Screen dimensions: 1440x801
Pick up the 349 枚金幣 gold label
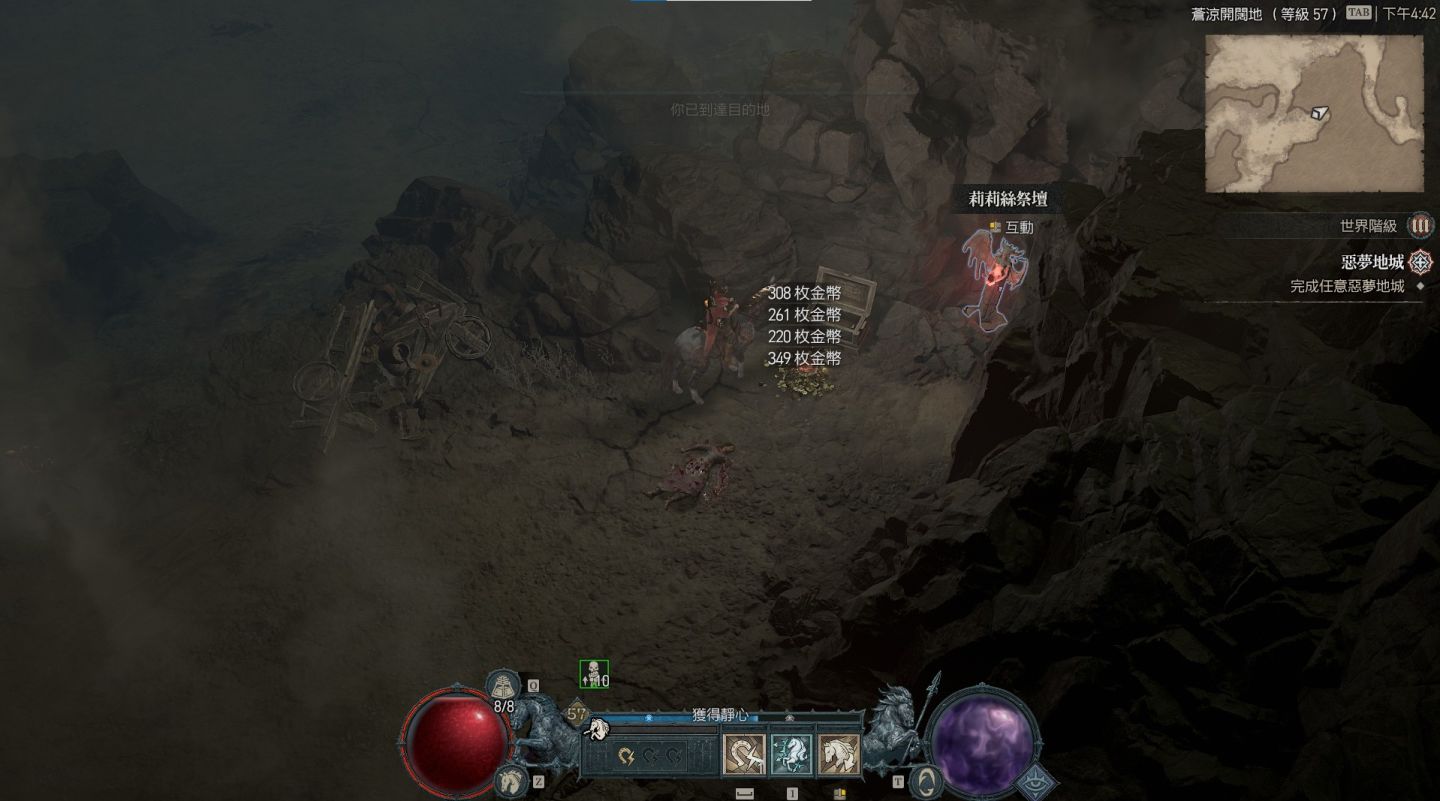pyautogui.click(x=804, y=358)
